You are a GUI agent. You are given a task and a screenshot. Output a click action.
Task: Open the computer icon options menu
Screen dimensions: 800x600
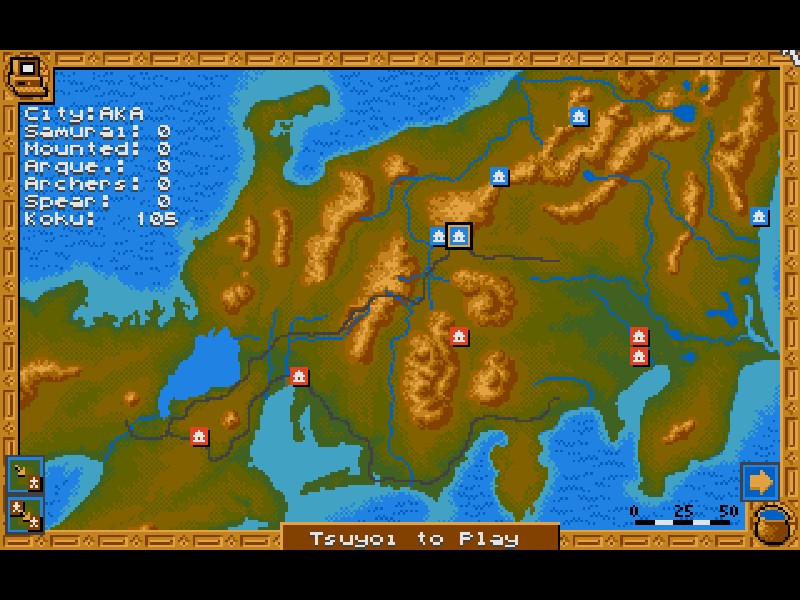coord(27,75)
